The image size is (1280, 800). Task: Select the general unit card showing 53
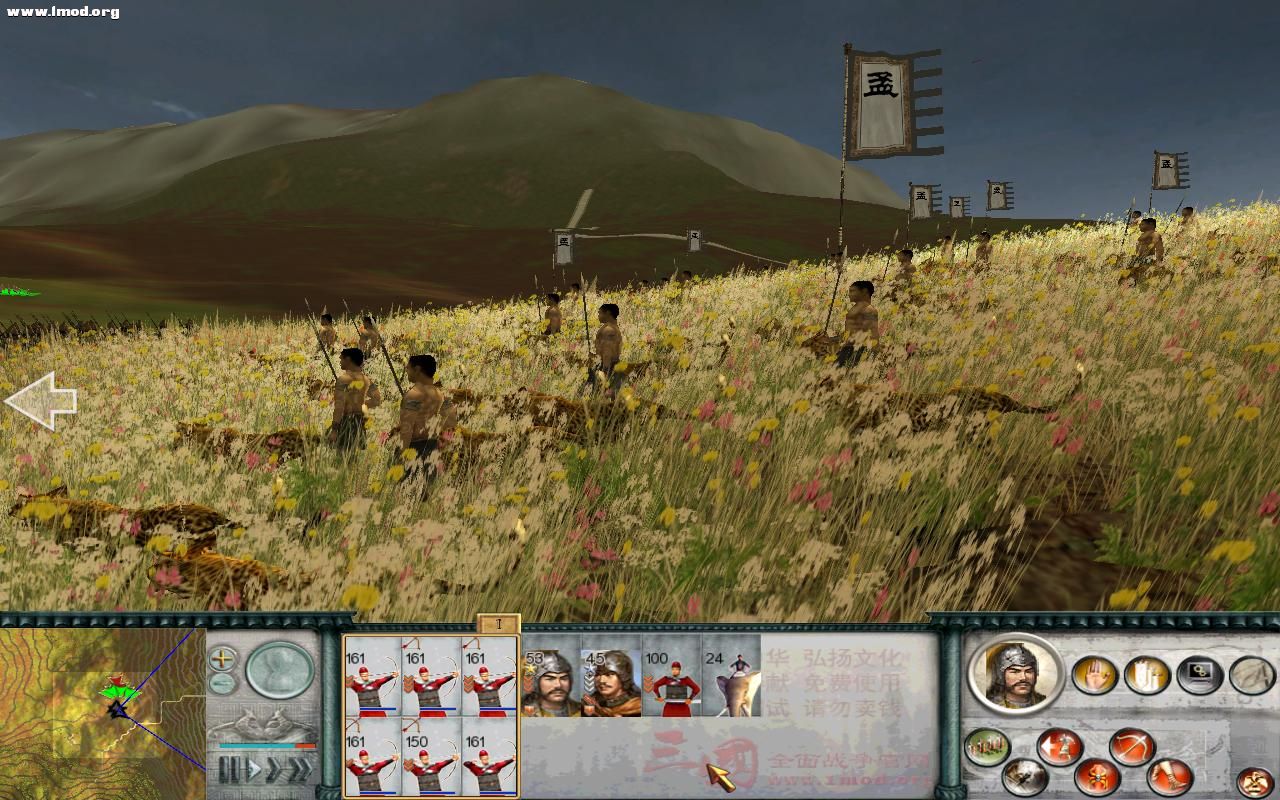coord(550,683)
